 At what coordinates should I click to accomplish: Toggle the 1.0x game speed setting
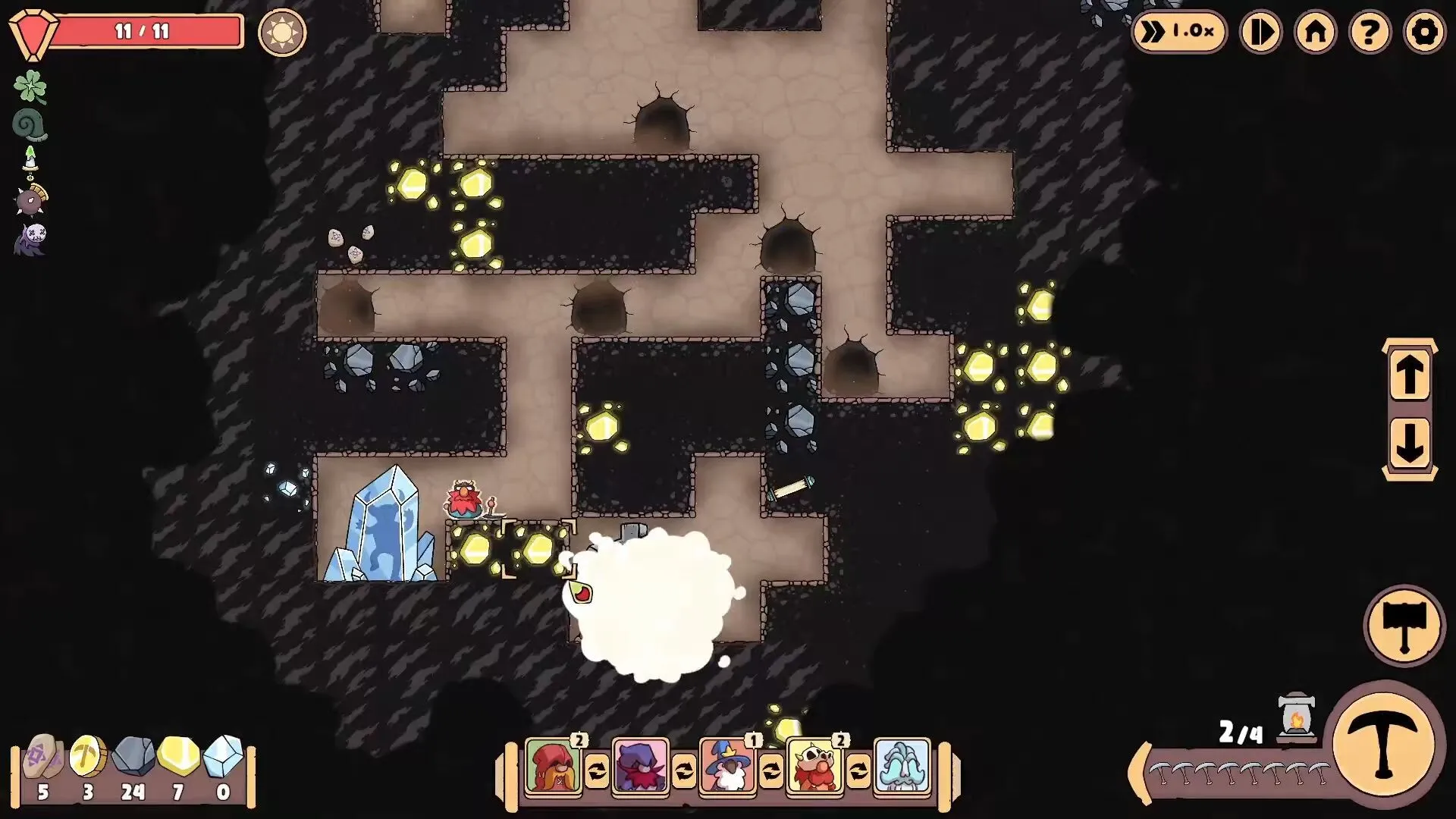tap(1181, 31)
